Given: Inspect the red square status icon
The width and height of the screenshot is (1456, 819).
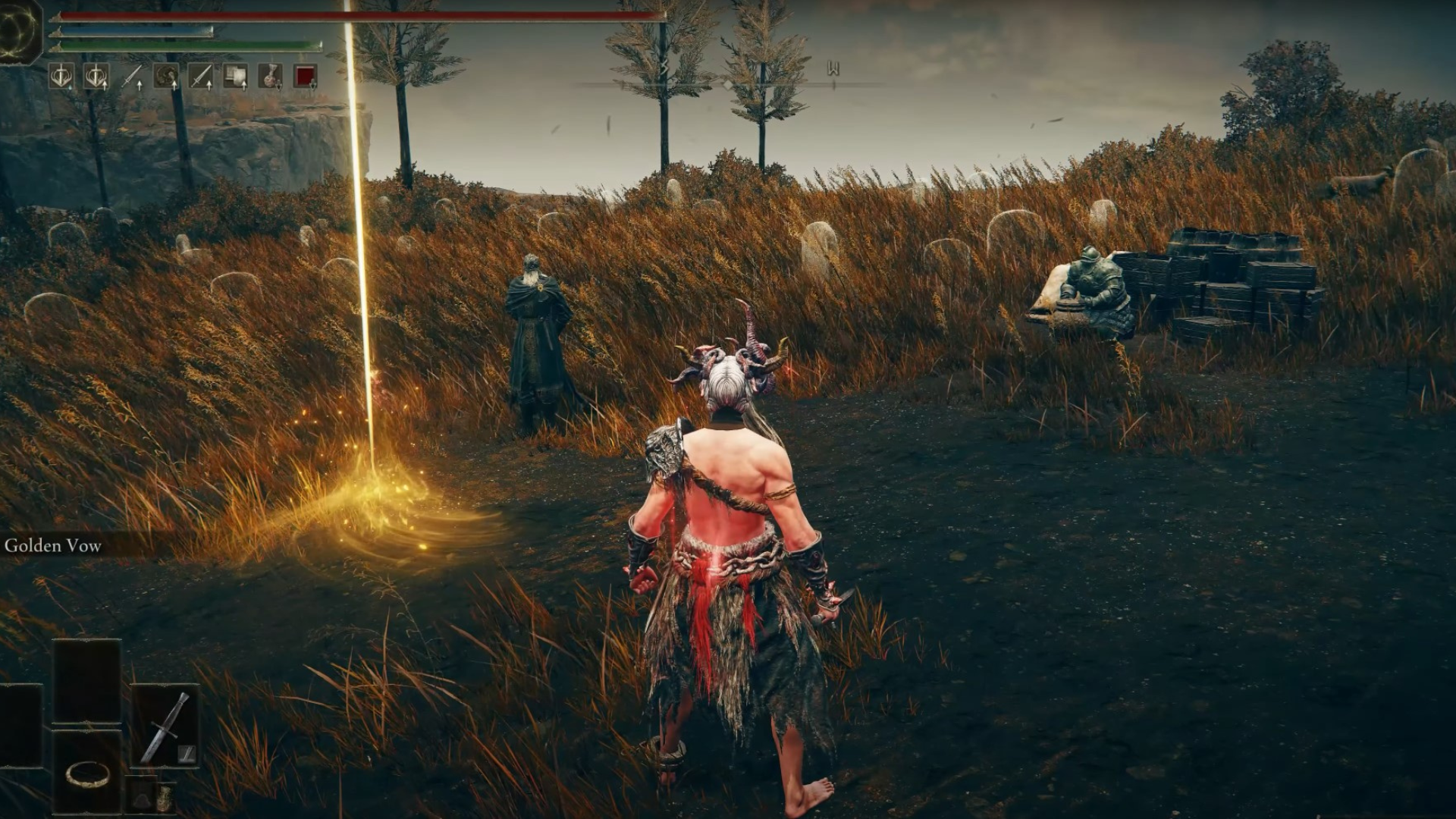Looking at the screenshot, I should (305, 76).
